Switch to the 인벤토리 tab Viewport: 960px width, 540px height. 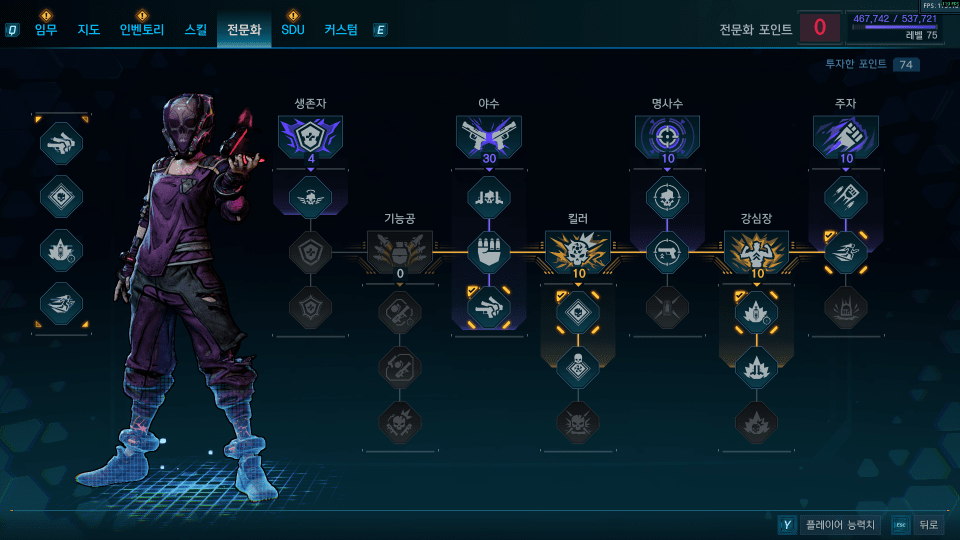pos(141,30)
